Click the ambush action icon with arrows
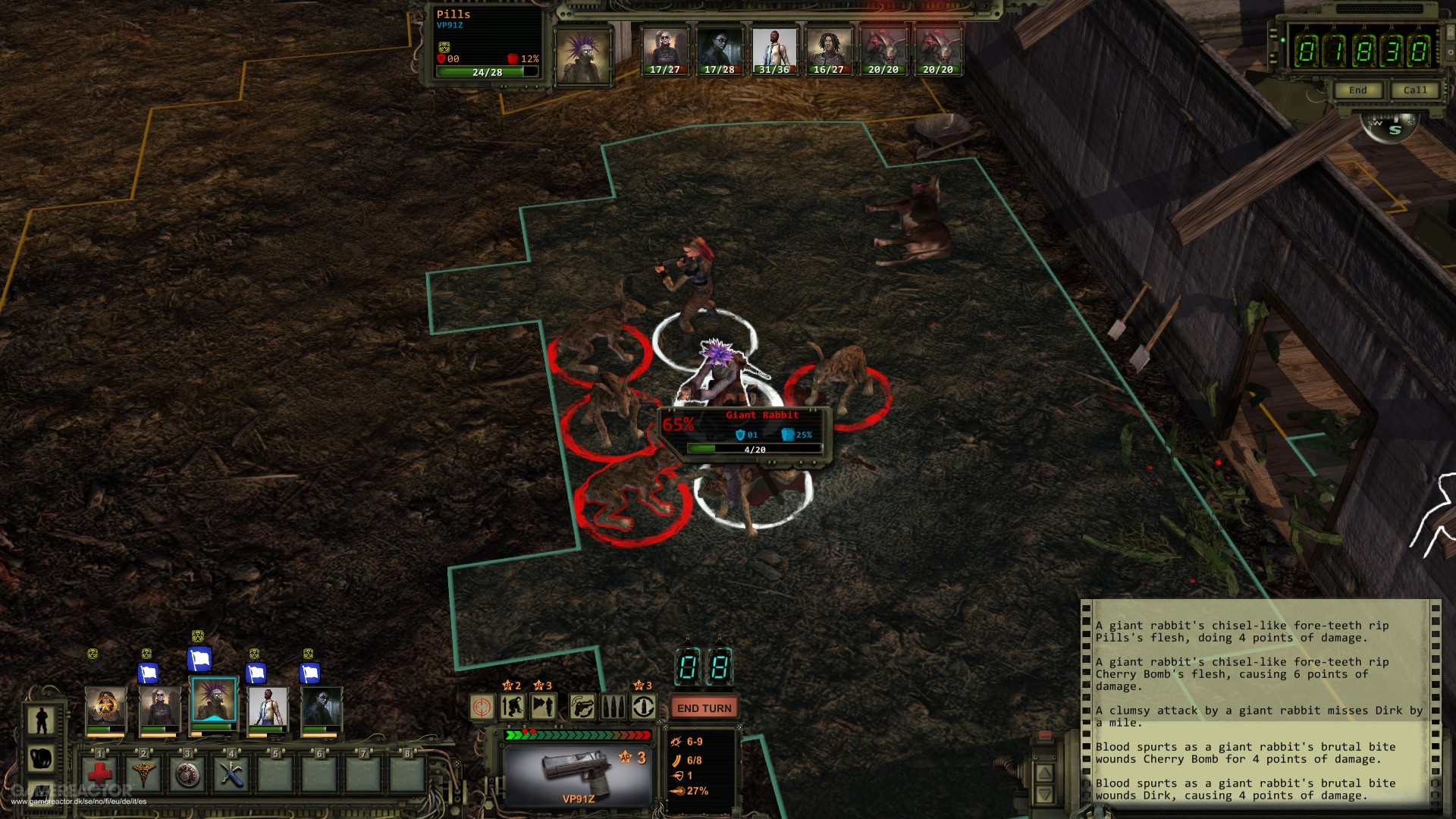The image size is (1456, 819). [x=543, y=708]
